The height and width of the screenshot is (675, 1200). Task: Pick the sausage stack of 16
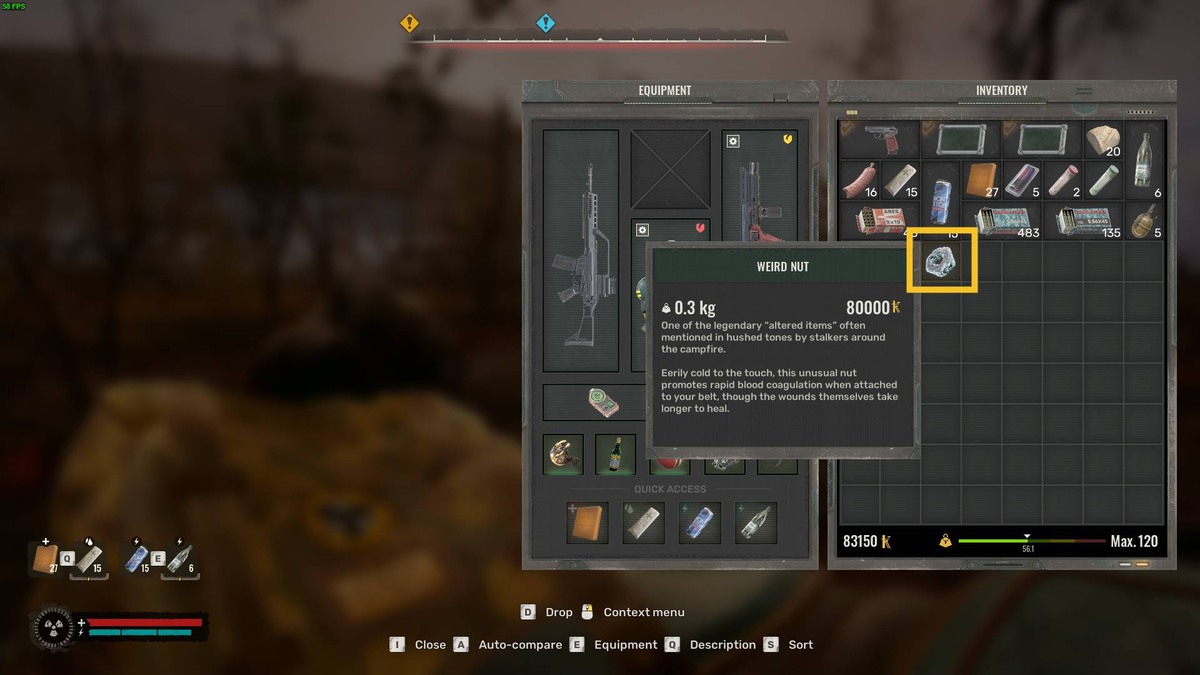pyautogui.click(x=859, y=180)
